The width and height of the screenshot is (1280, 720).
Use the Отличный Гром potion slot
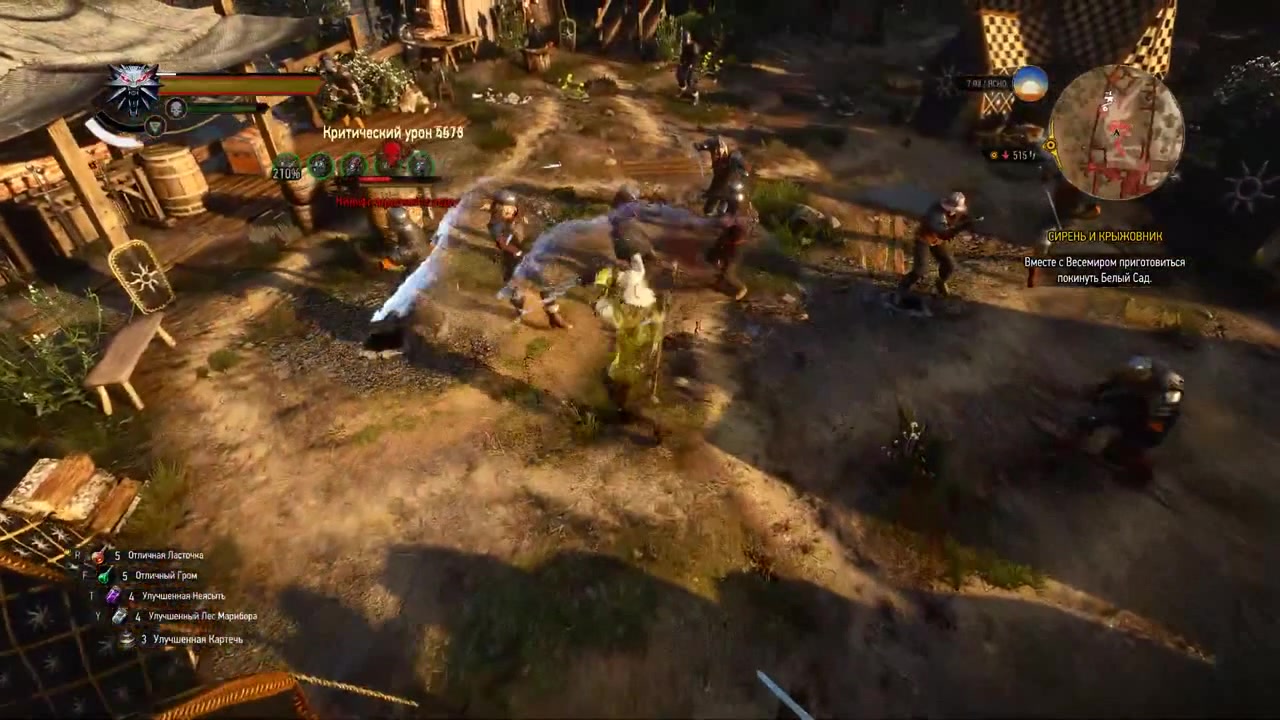point(160,576)
